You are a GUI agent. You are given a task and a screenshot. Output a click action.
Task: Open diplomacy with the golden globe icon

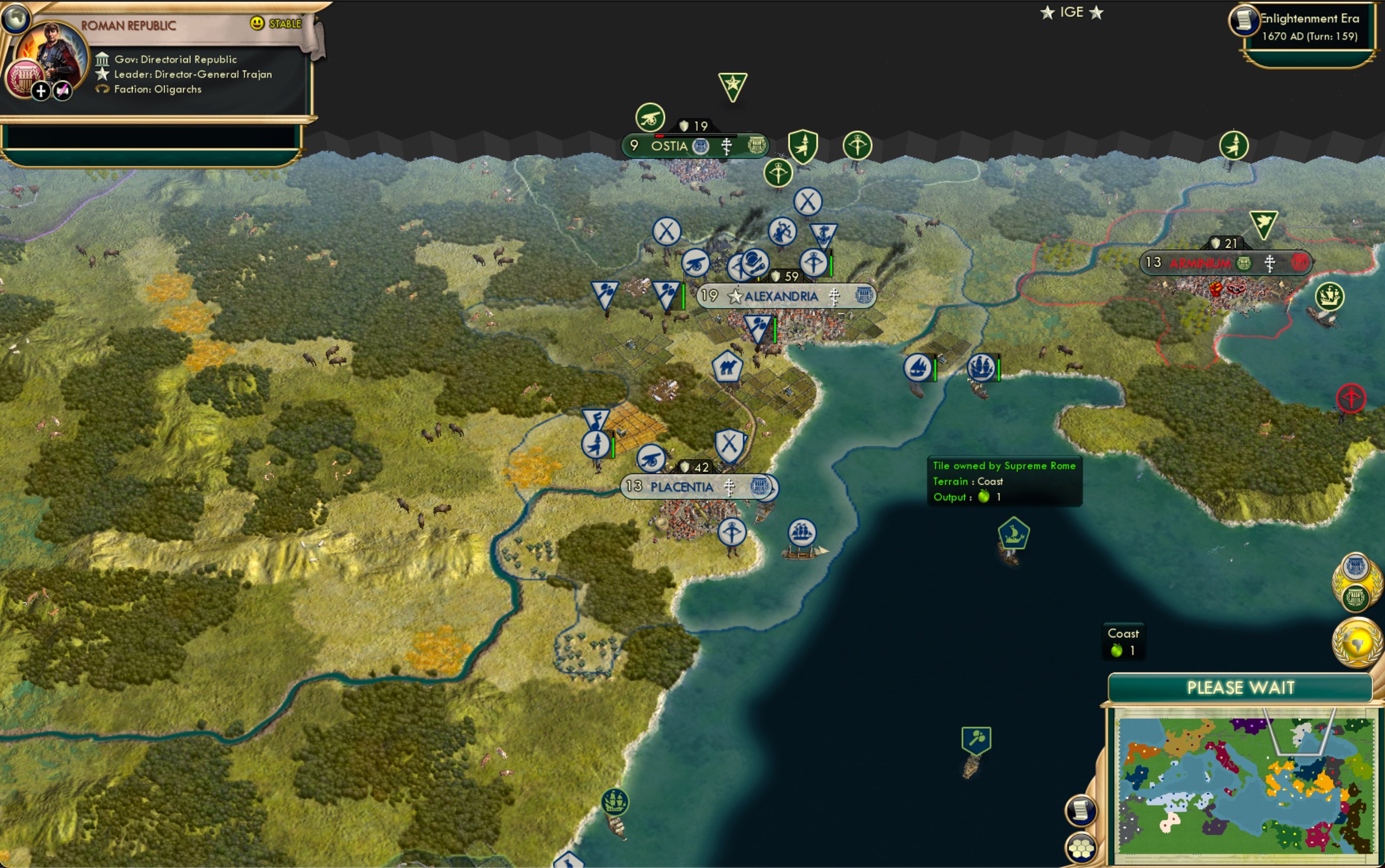coord(1357,643)
